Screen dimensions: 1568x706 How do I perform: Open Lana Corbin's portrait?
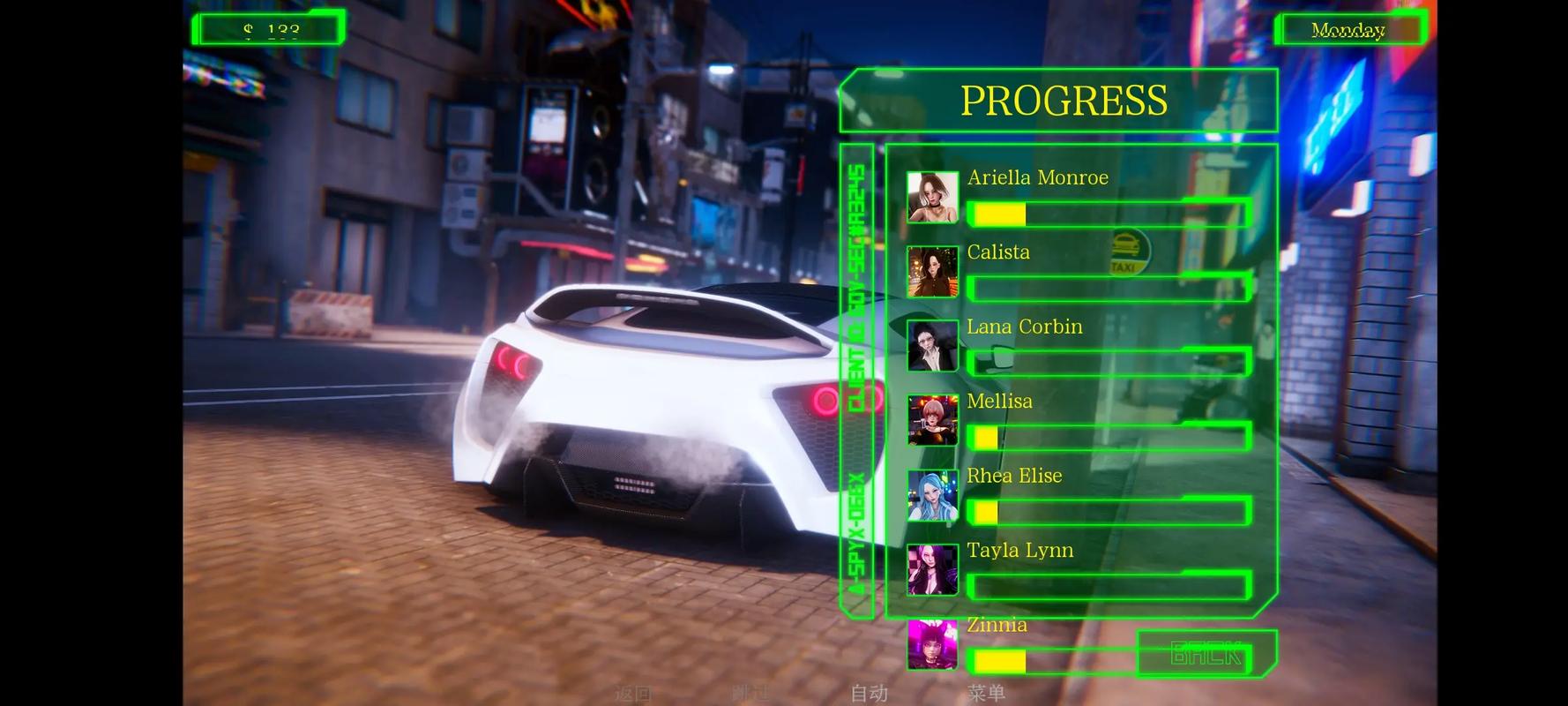coord(932,346)
